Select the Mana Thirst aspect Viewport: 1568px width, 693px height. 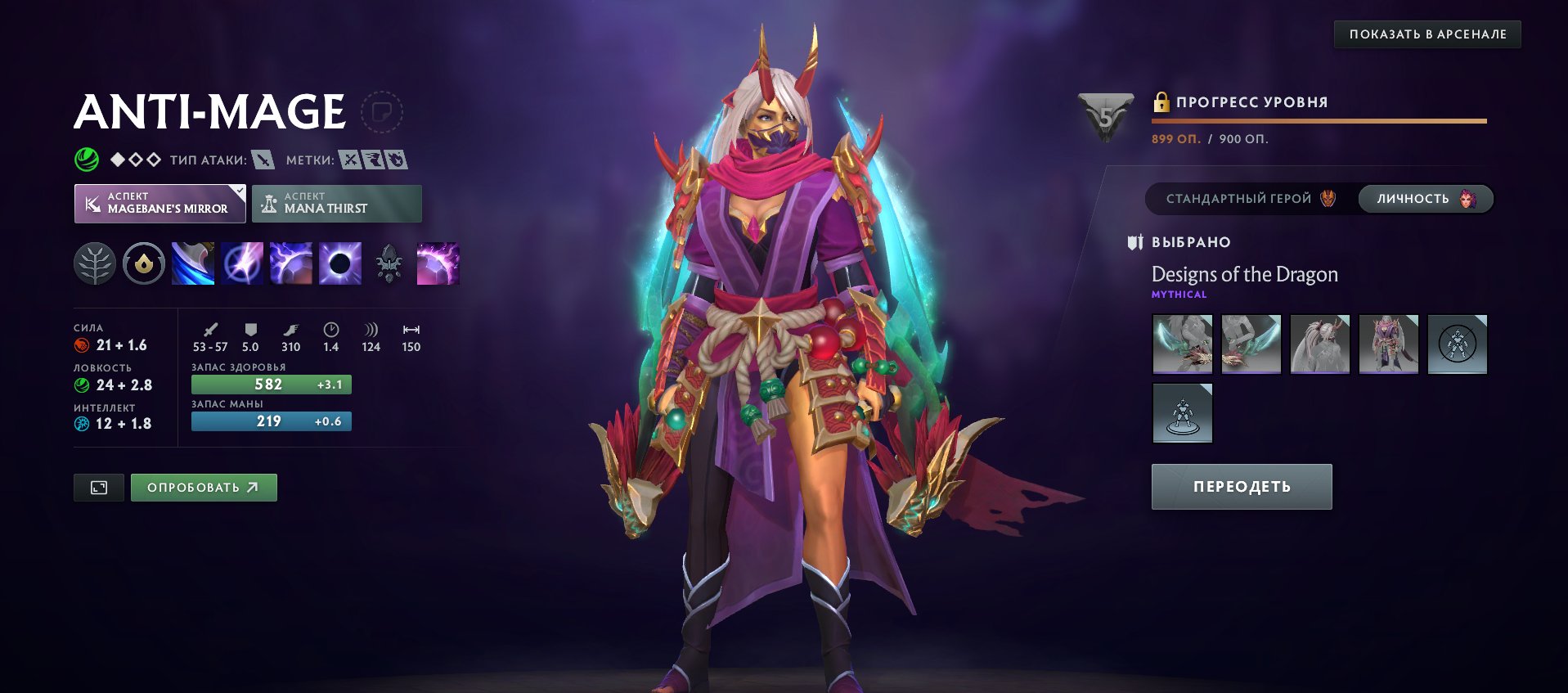point(337,203)
